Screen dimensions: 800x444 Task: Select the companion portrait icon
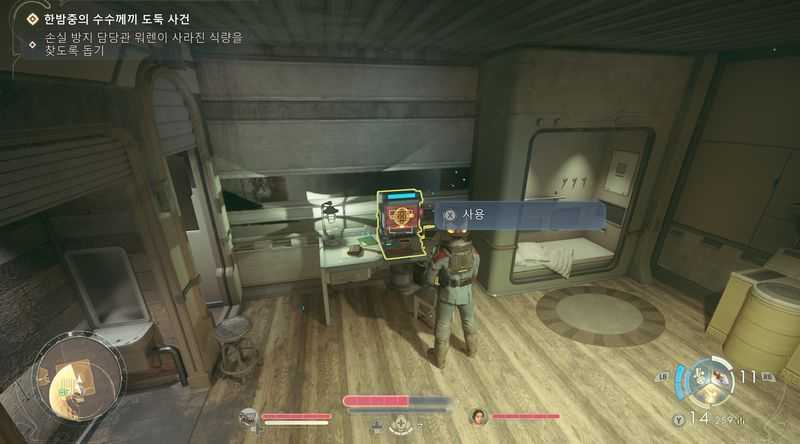click(479, 416)
